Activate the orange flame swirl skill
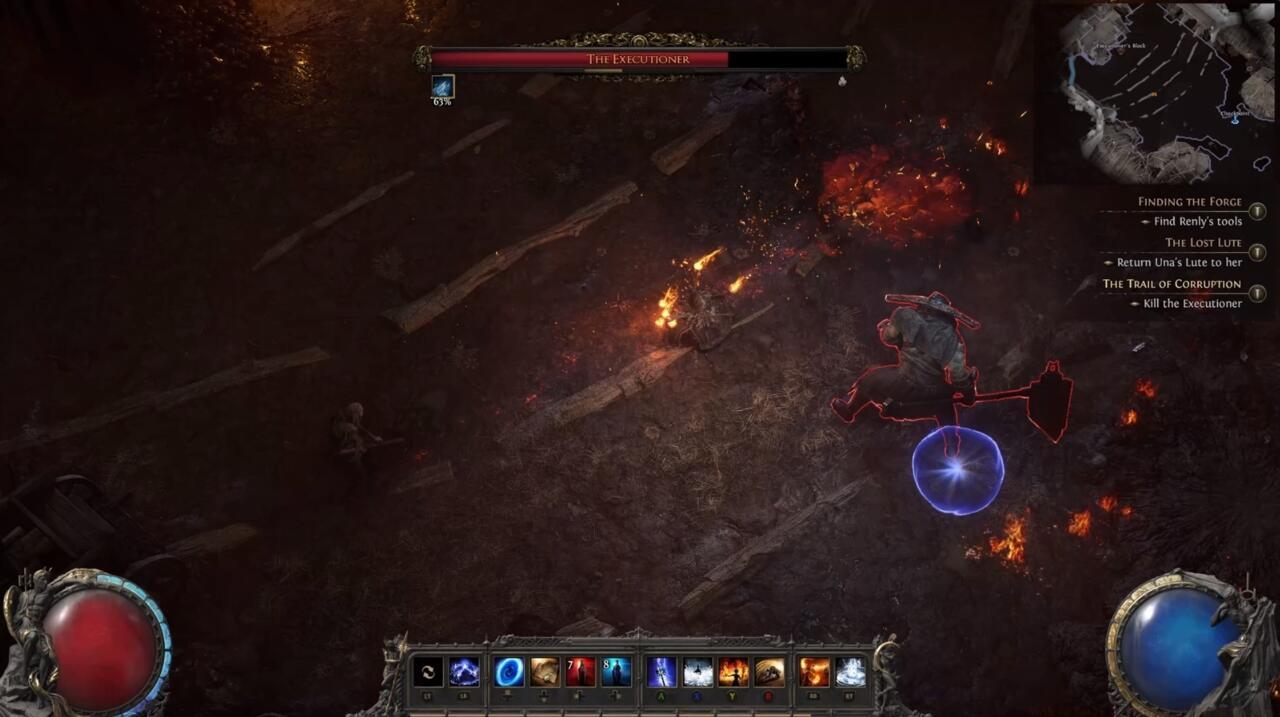1280x717 pixels. point(814,671)
